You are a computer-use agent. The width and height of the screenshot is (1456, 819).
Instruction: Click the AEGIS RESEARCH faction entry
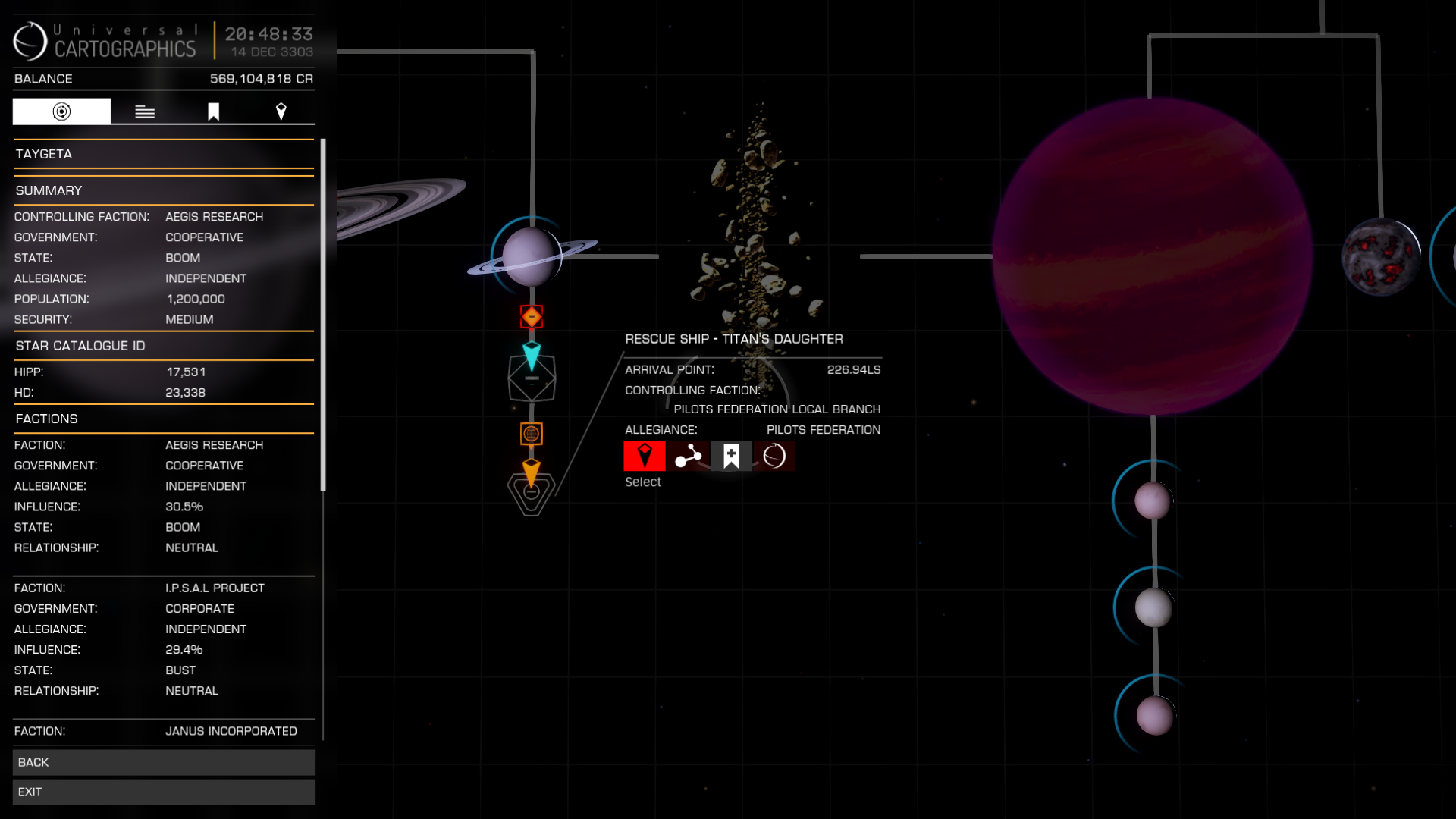[214, 444]
